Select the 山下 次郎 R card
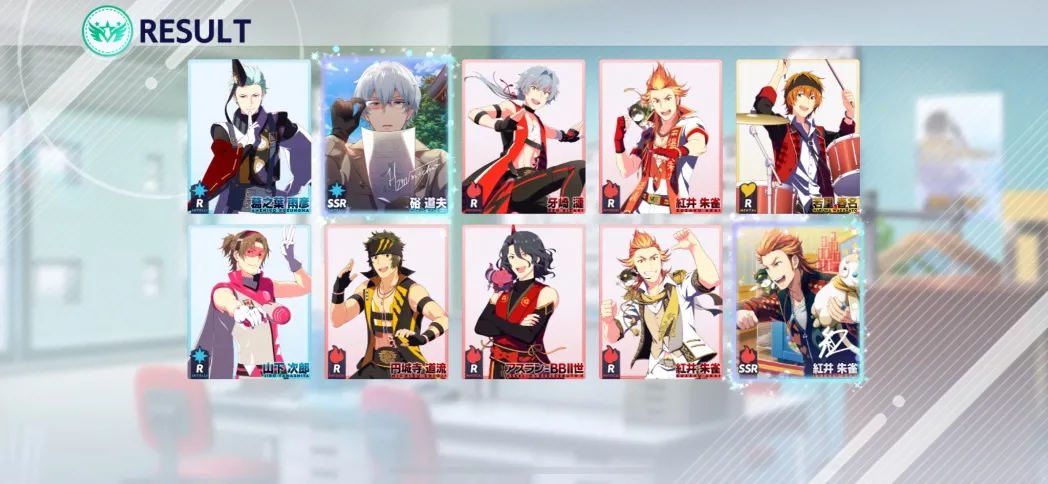 [249, 302]
